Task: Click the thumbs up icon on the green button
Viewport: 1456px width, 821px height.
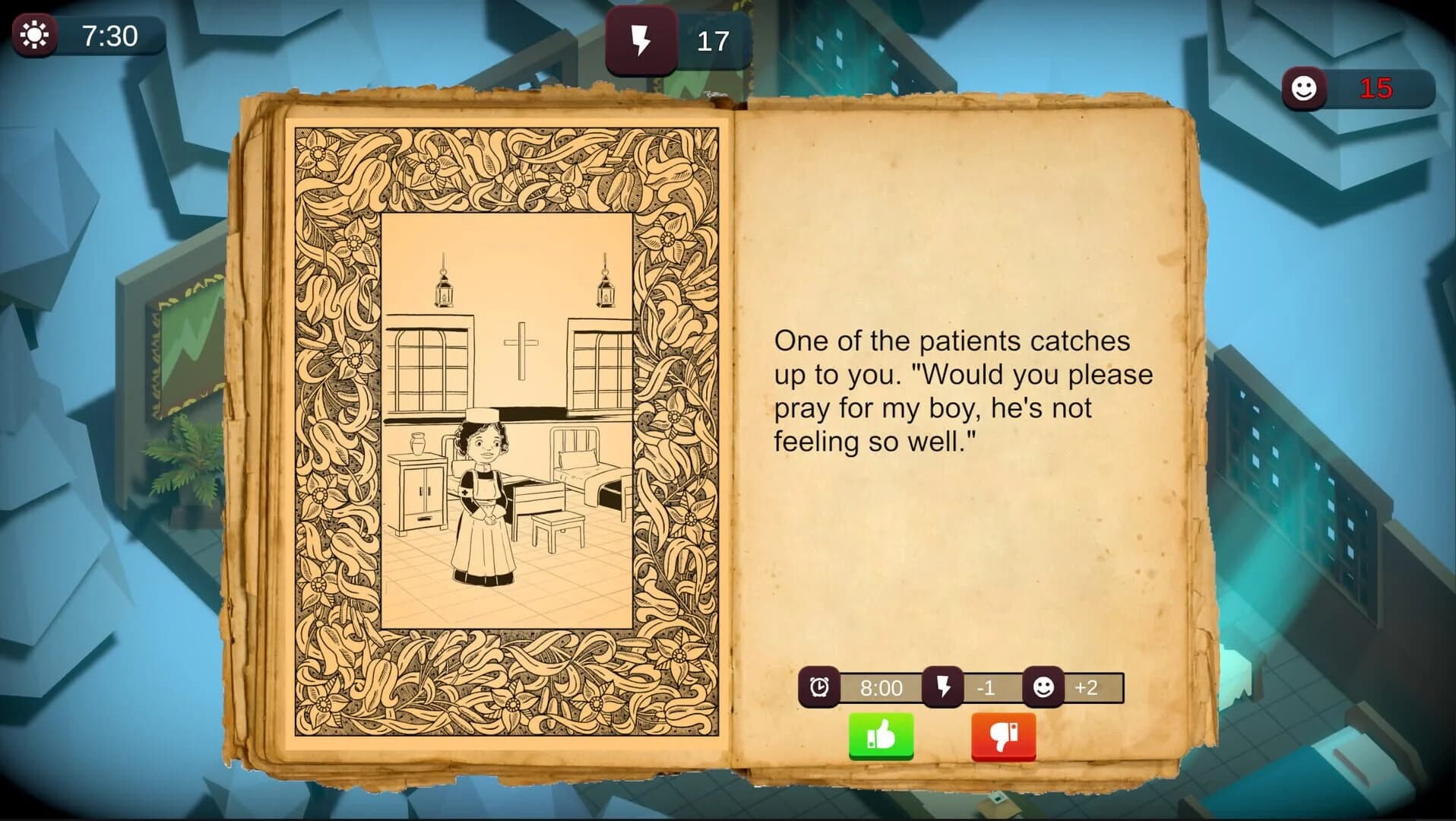Action: coord(882,734)
